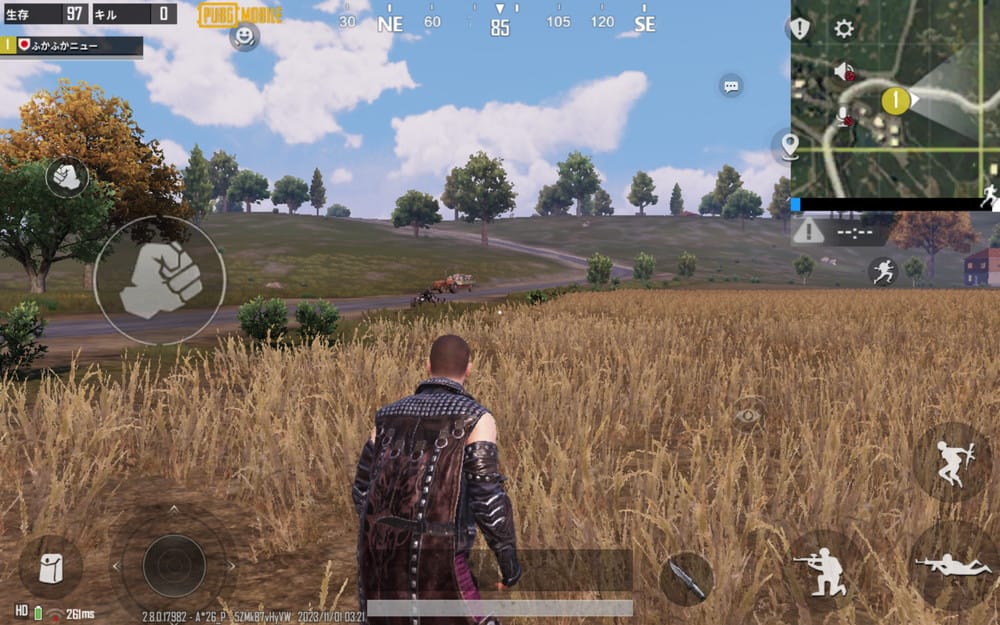Tap the play zone warning triangle
1000x625 pixels.
pyautogui.click(x=809, y=232)
